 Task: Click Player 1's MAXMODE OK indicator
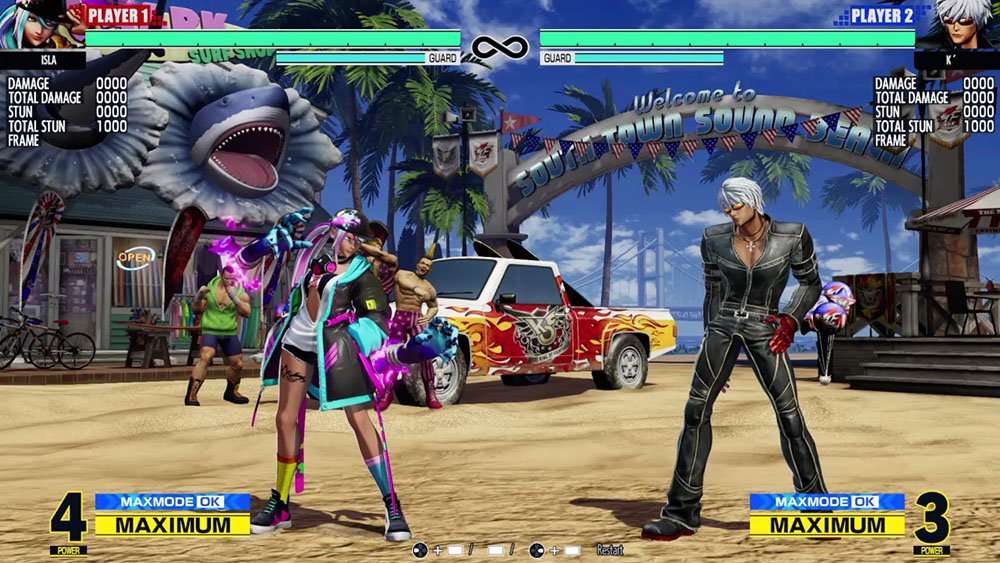tap(172, 502)
